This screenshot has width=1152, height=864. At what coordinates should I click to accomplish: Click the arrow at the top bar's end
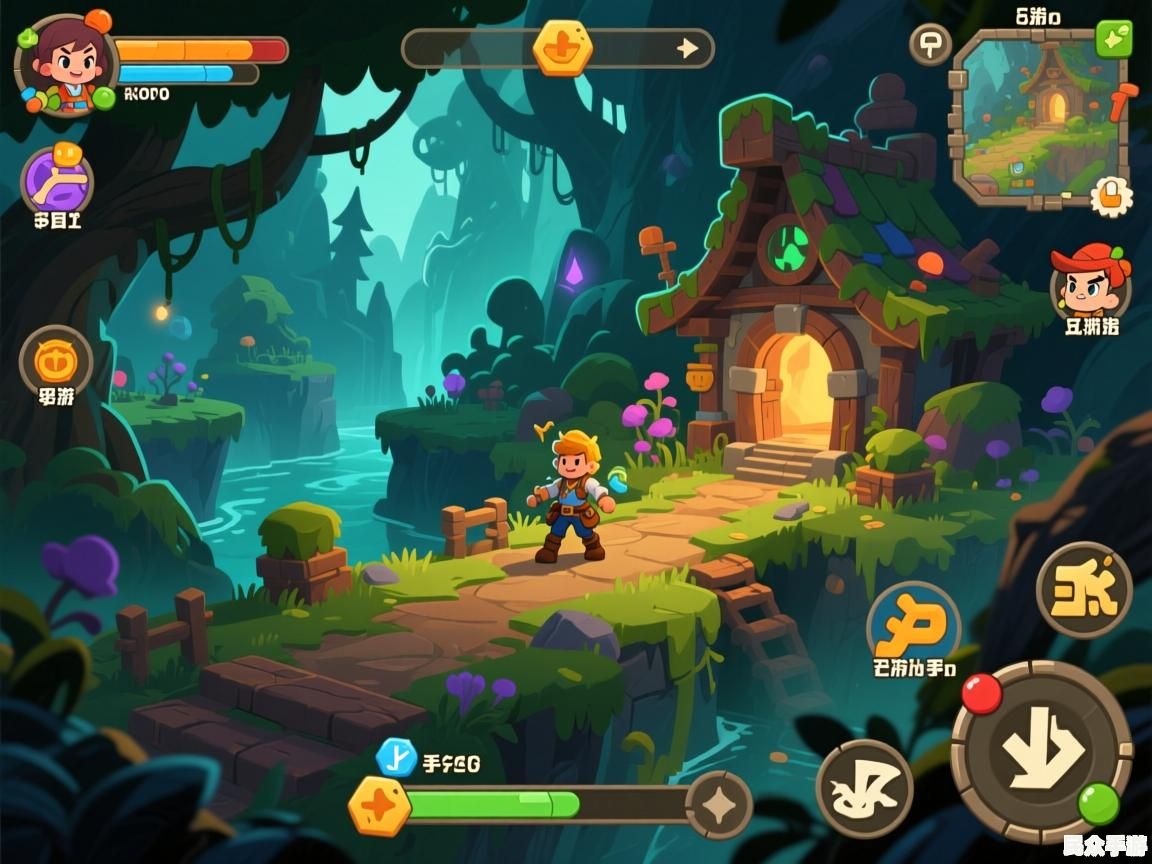point(687,48)
